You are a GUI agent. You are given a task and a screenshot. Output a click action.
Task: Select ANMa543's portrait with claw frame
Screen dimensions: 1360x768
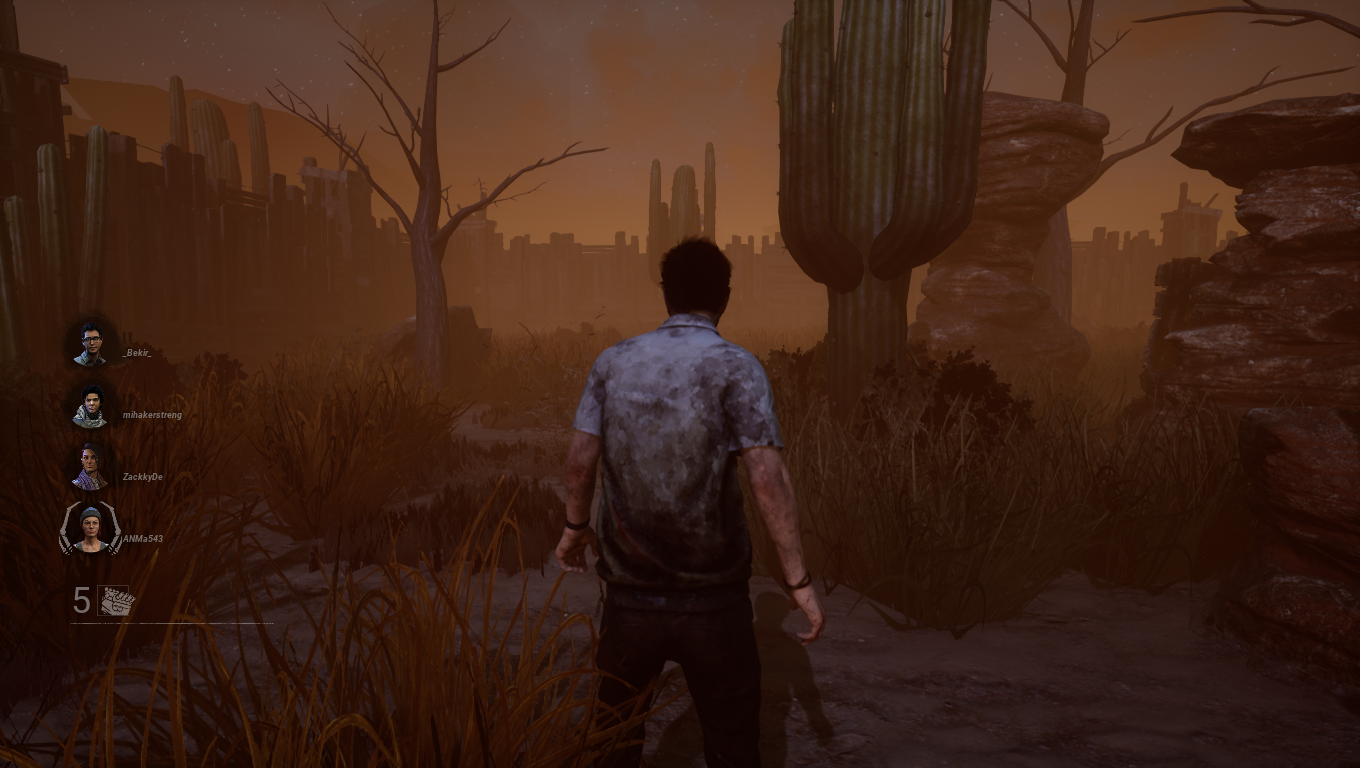90,529
